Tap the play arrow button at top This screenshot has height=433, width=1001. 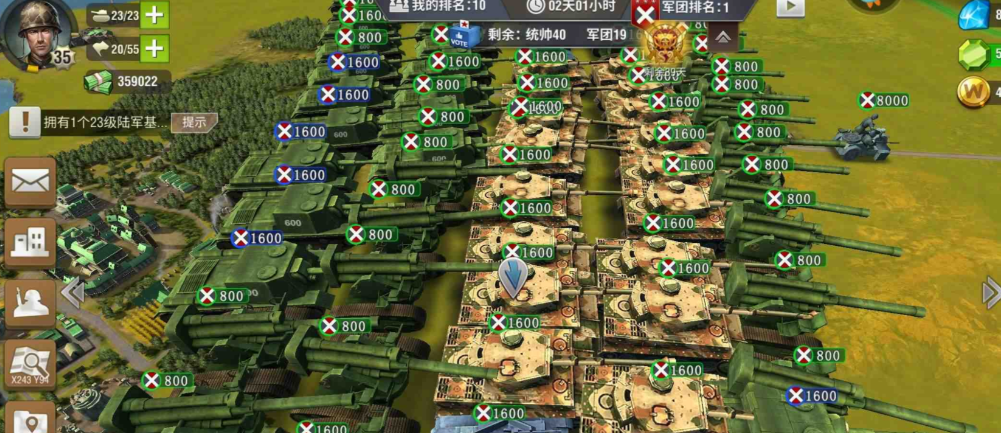coord(790,7)
